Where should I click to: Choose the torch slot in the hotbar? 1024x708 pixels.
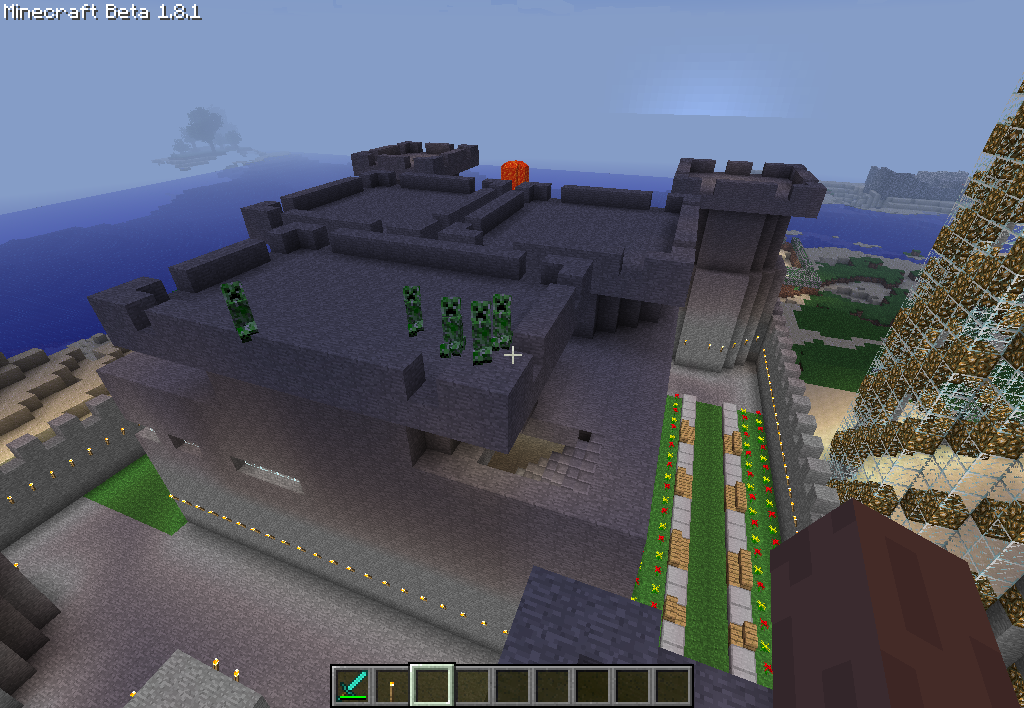[x=392, y=686]
